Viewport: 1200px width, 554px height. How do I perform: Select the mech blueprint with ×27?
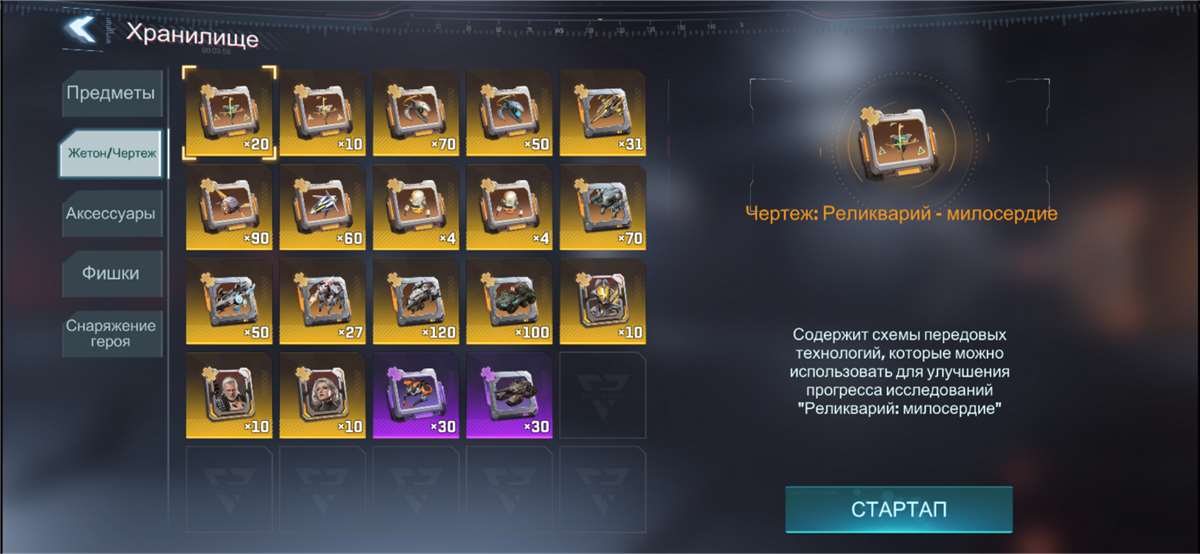click(322, 300)
